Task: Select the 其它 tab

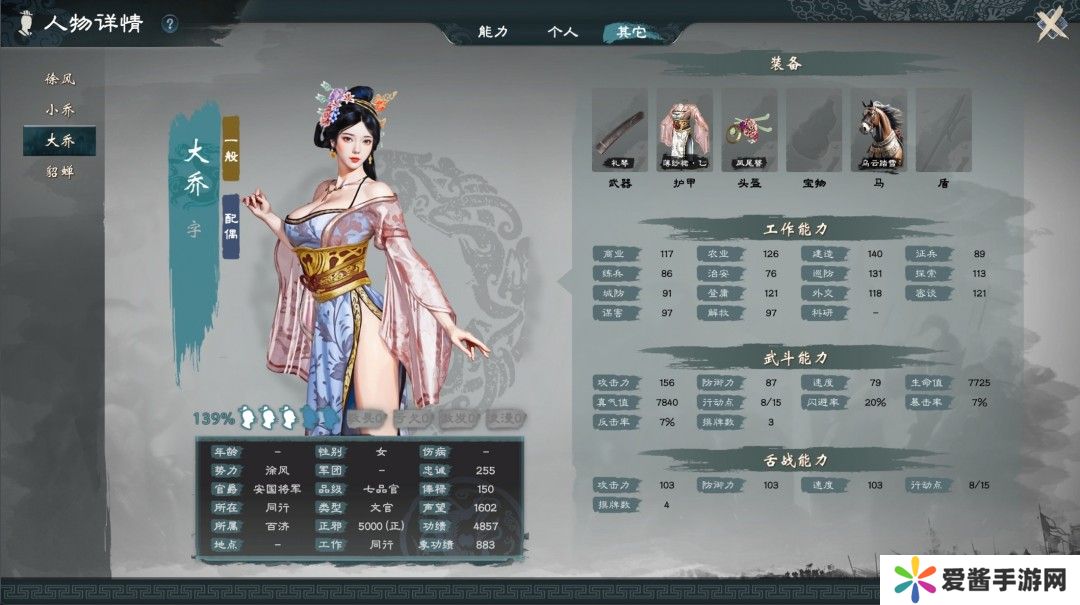Action: 631,32
